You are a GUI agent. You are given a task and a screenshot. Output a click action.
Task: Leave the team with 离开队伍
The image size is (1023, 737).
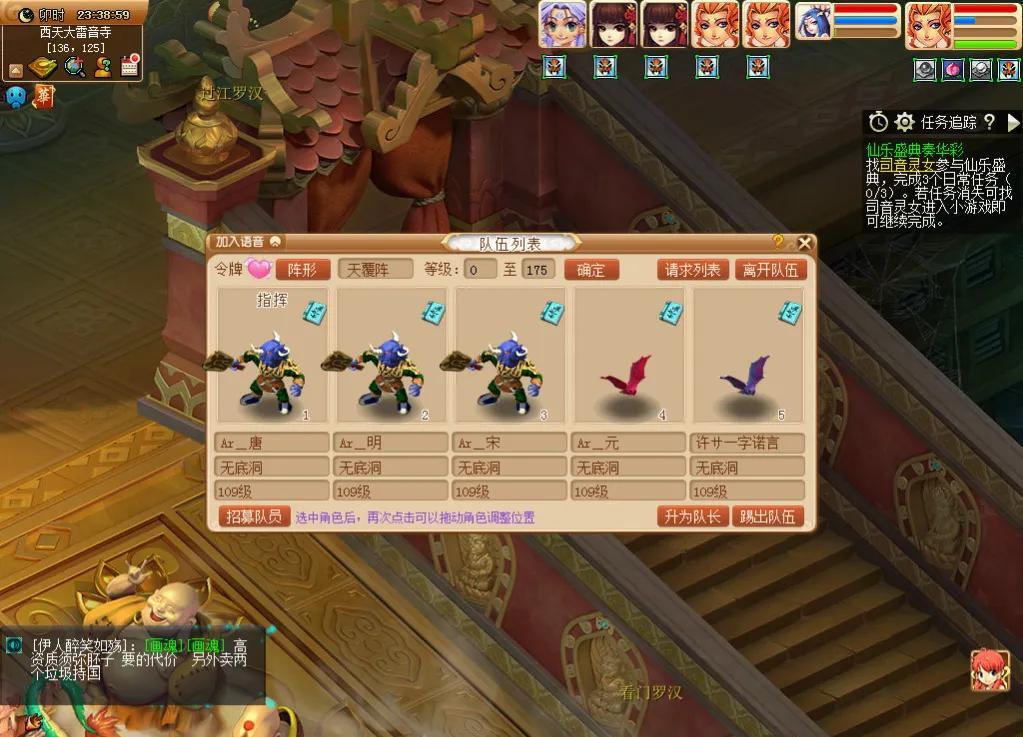click(x=770, y=269)
